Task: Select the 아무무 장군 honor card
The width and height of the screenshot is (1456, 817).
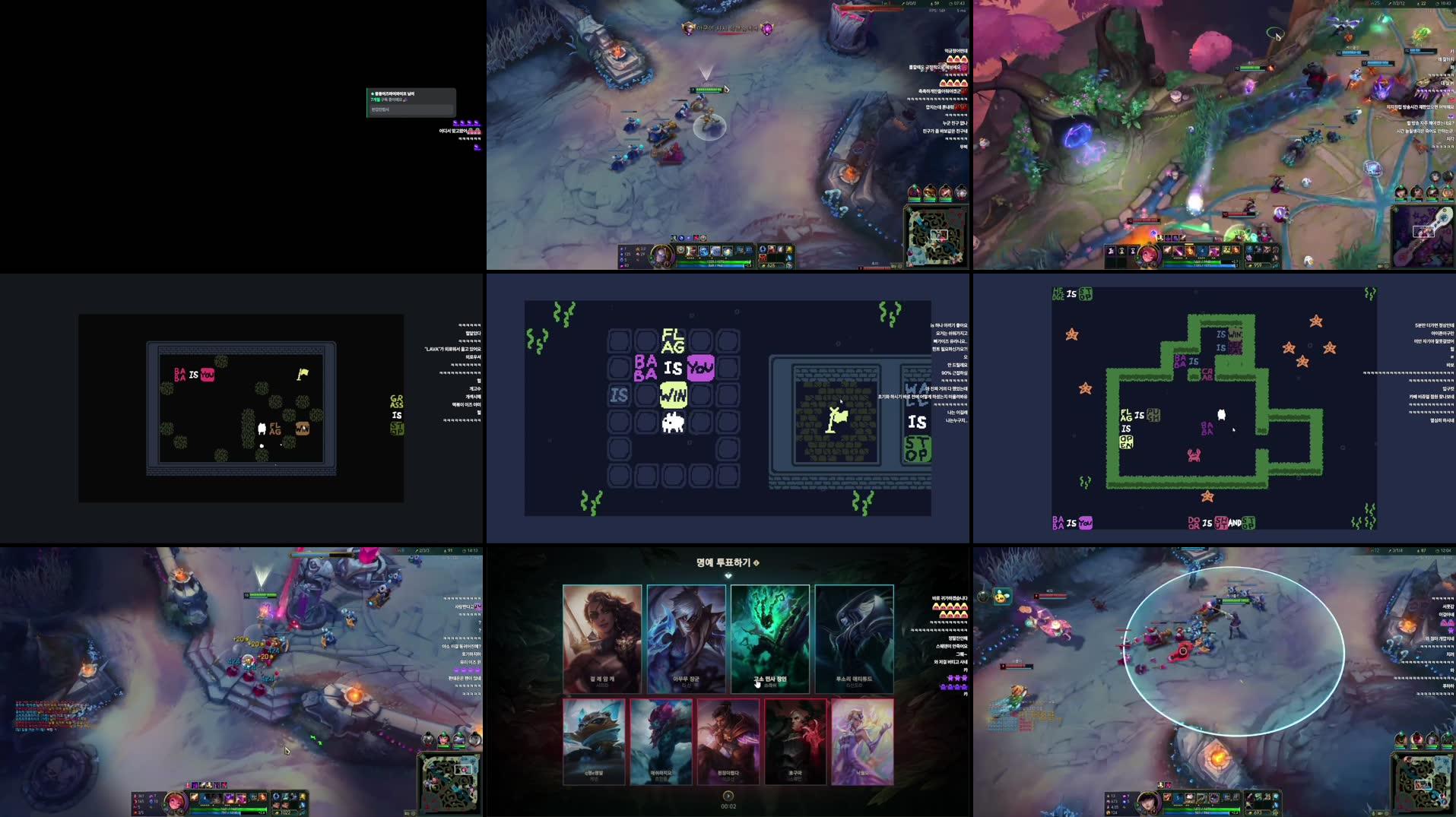Action: coord(686,638)
